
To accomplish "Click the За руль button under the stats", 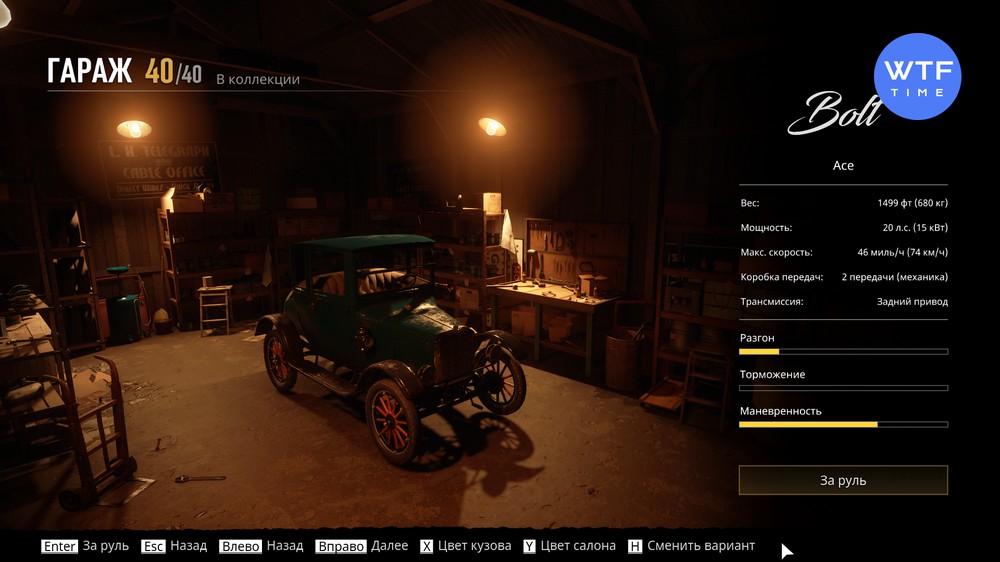I will pyautogui.click(x=843, y=480).
